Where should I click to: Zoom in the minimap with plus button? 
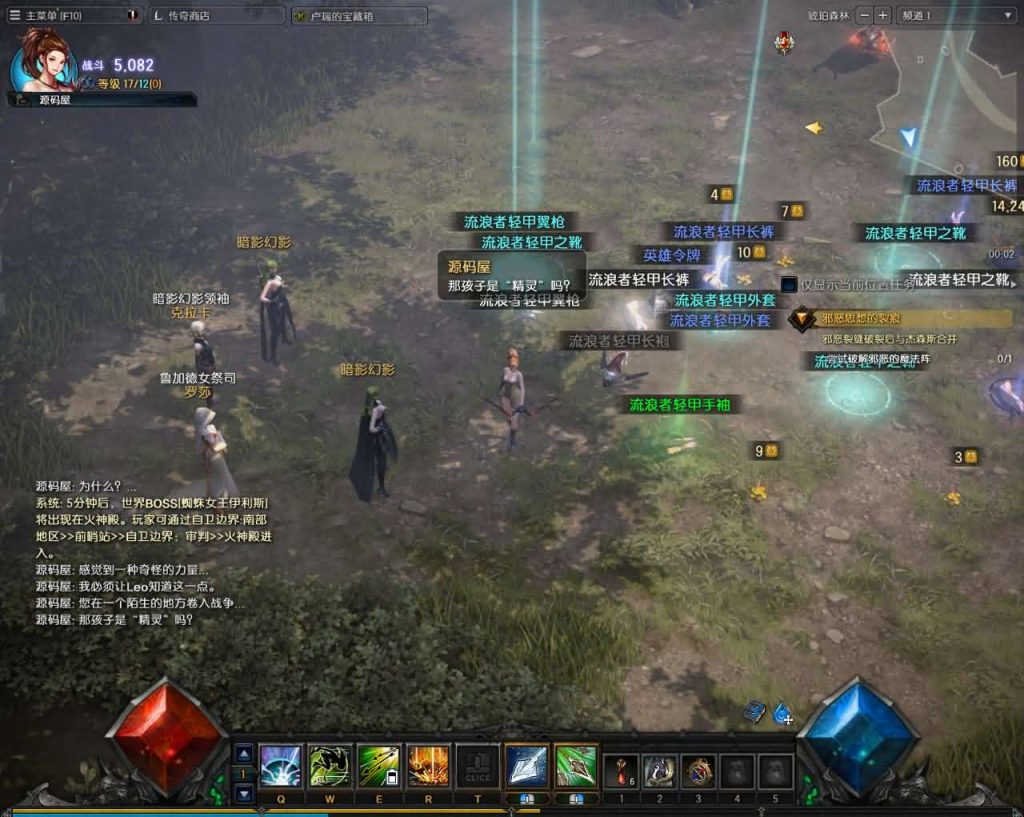click(x=883, y=15)
